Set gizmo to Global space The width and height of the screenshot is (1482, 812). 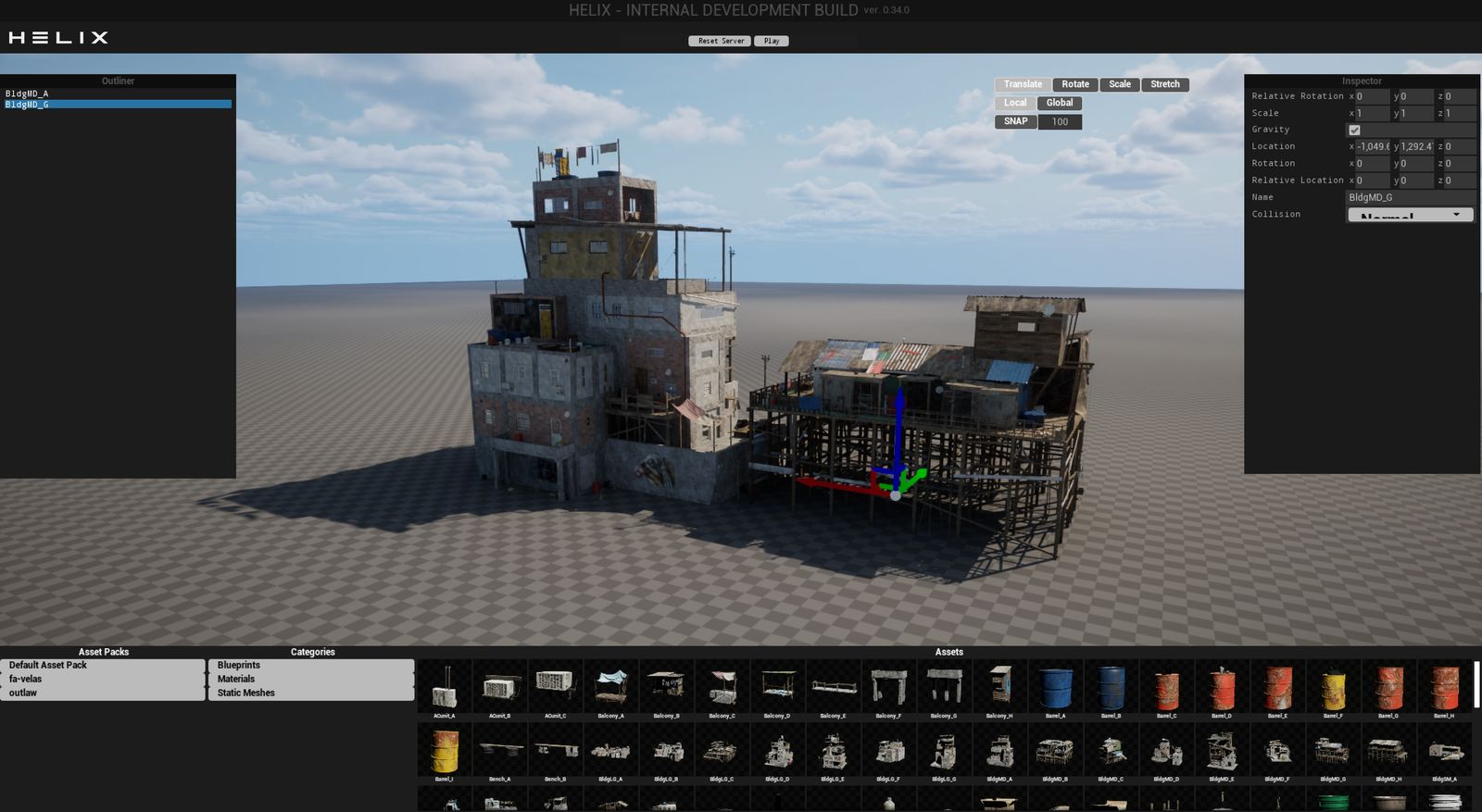(x=1060, y=103)
